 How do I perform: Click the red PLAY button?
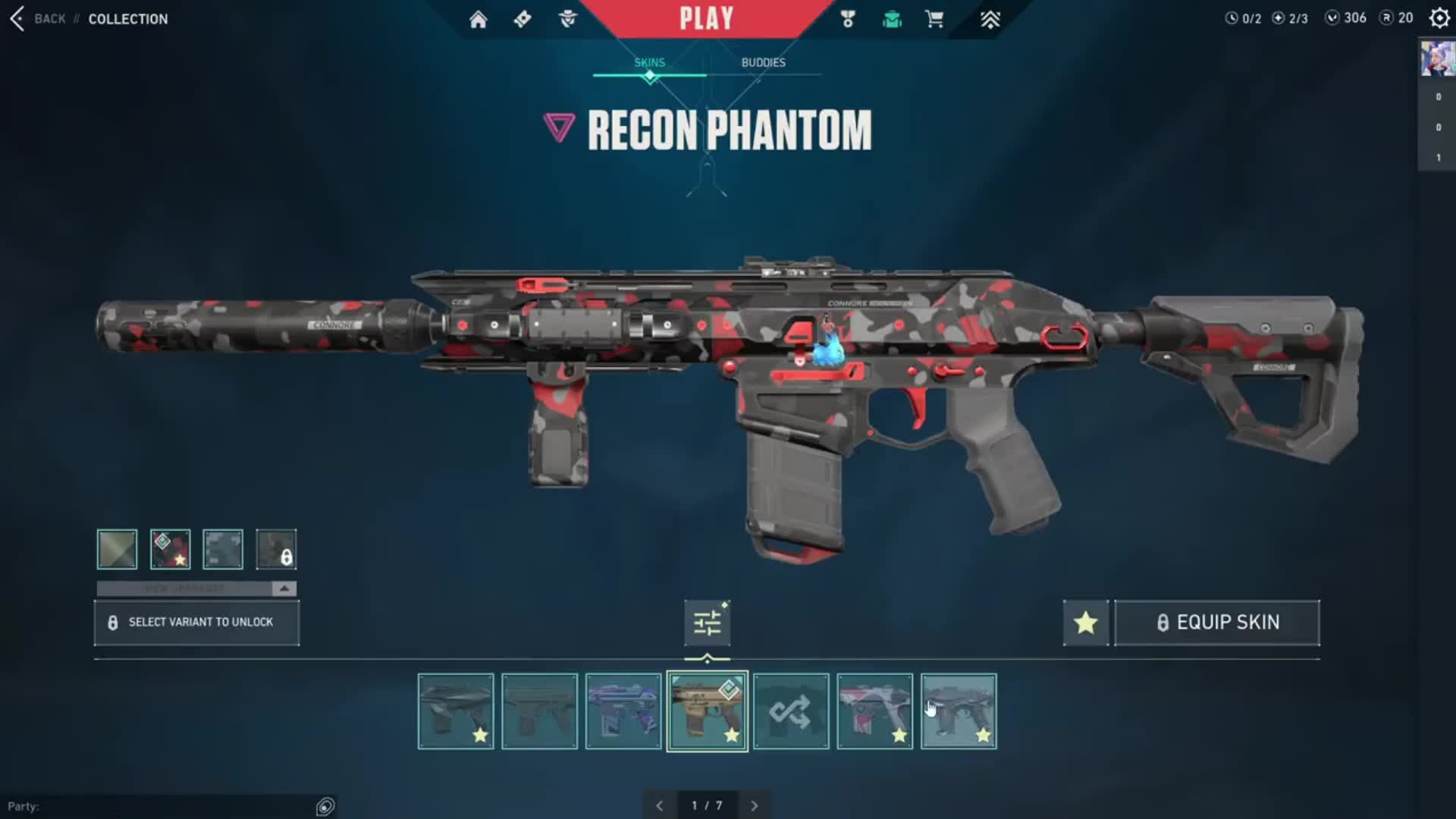706,19
